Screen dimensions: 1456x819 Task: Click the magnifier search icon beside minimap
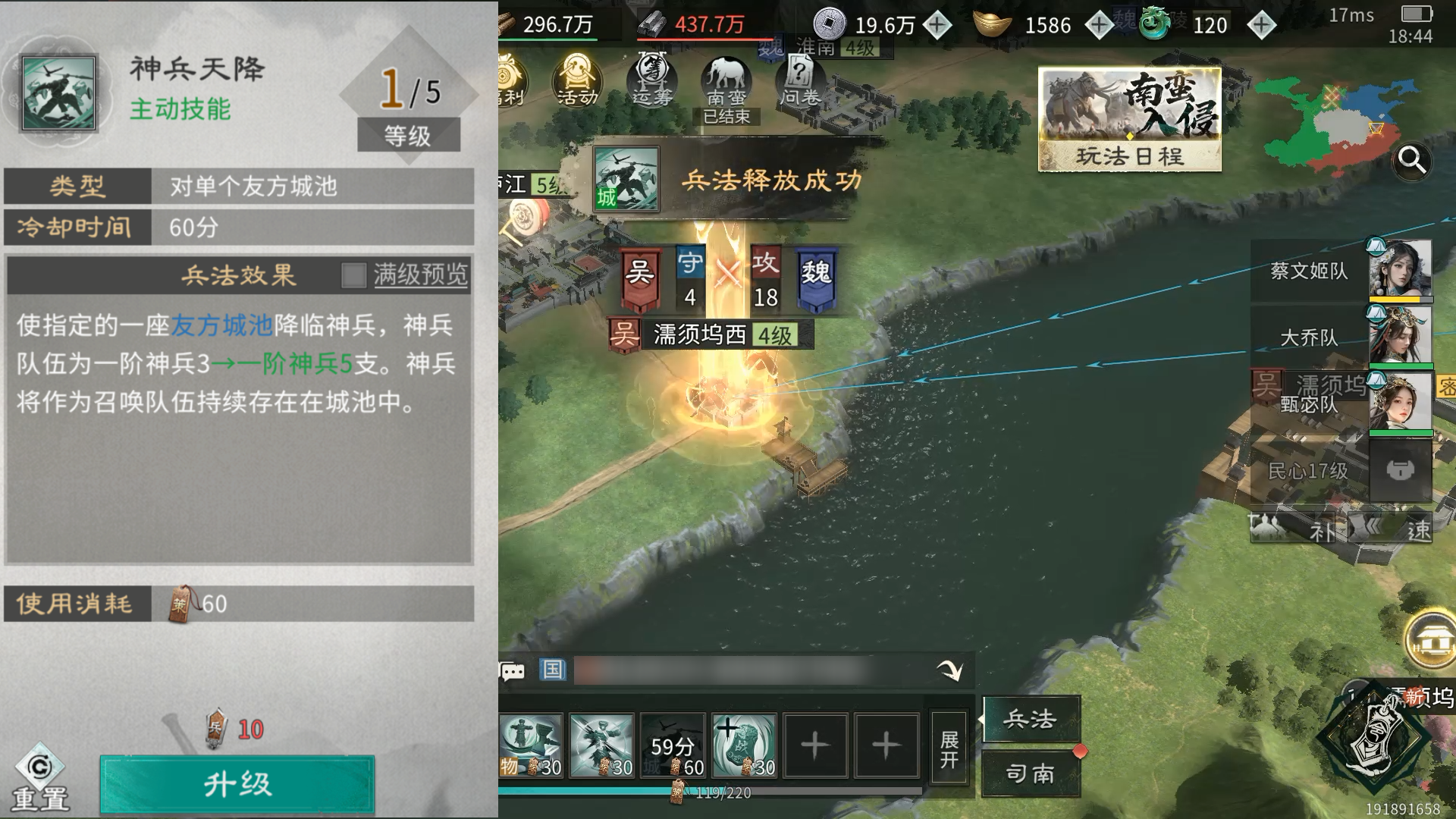click(1411, 159)
